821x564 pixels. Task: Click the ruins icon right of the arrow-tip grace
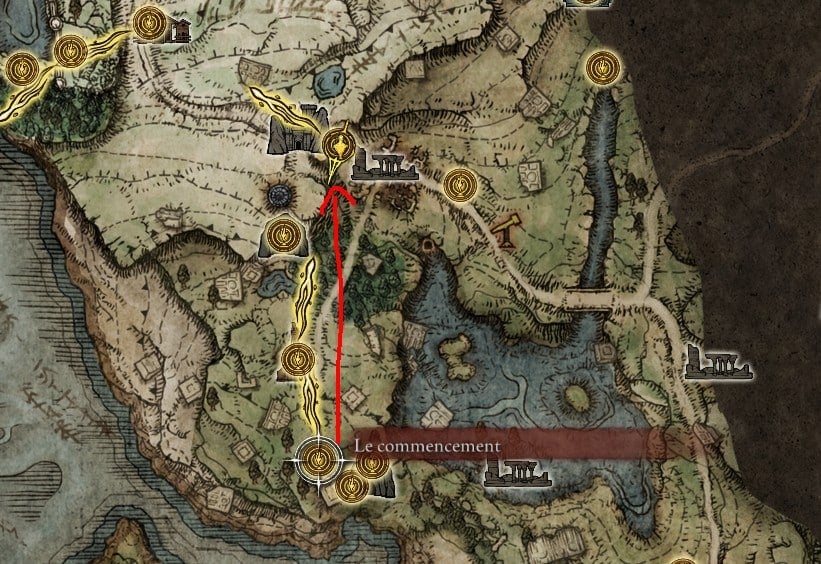[384, 167]
